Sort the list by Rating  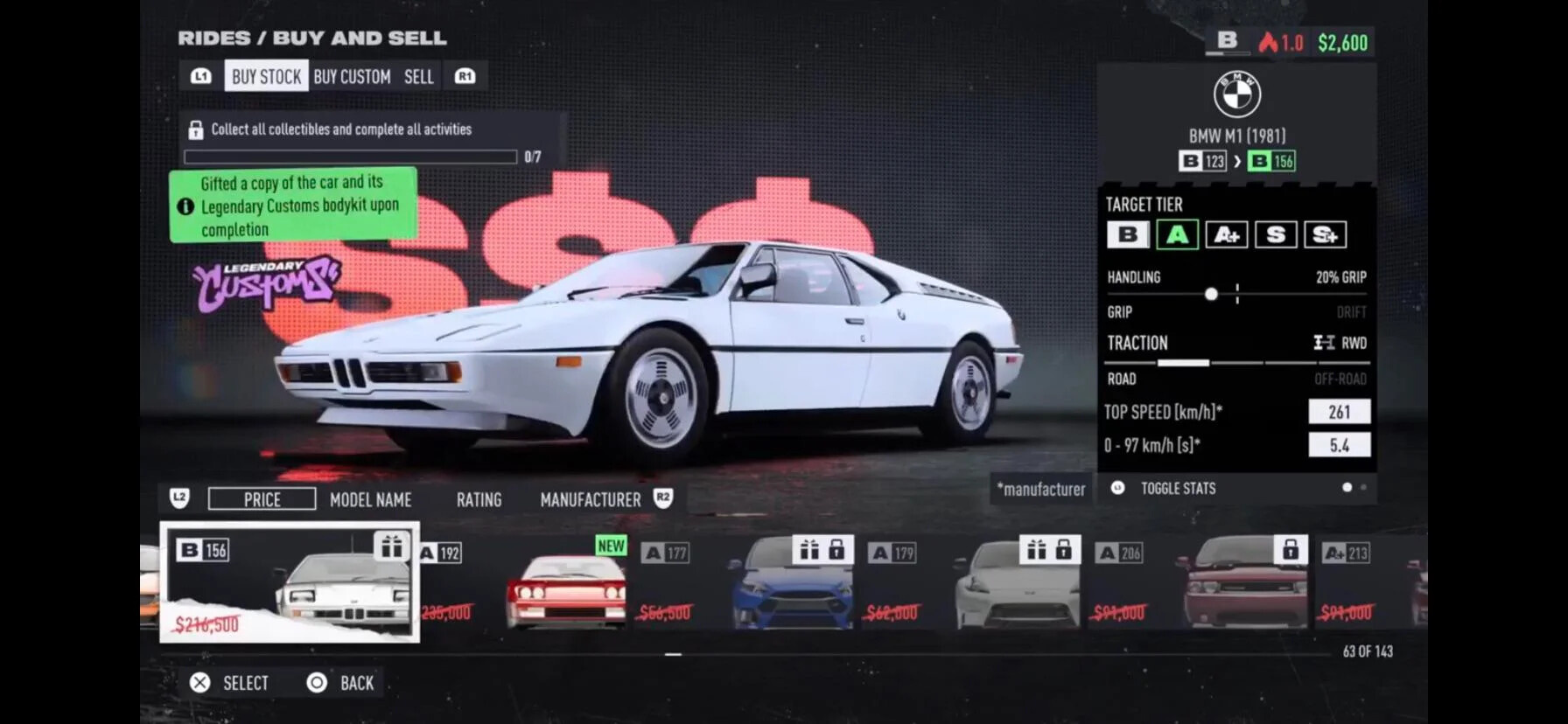479,499
